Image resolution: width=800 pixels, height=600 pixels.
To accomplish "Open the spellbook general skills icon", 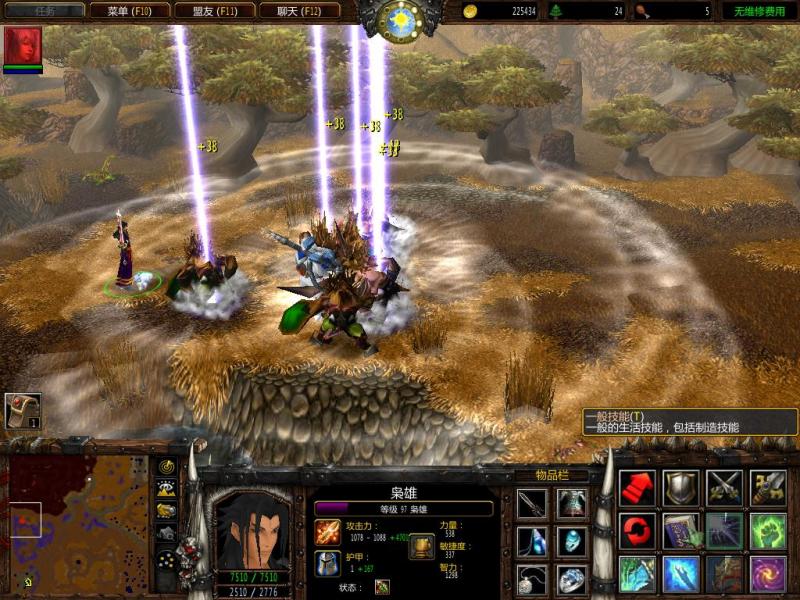I will [x=681, y=531].
